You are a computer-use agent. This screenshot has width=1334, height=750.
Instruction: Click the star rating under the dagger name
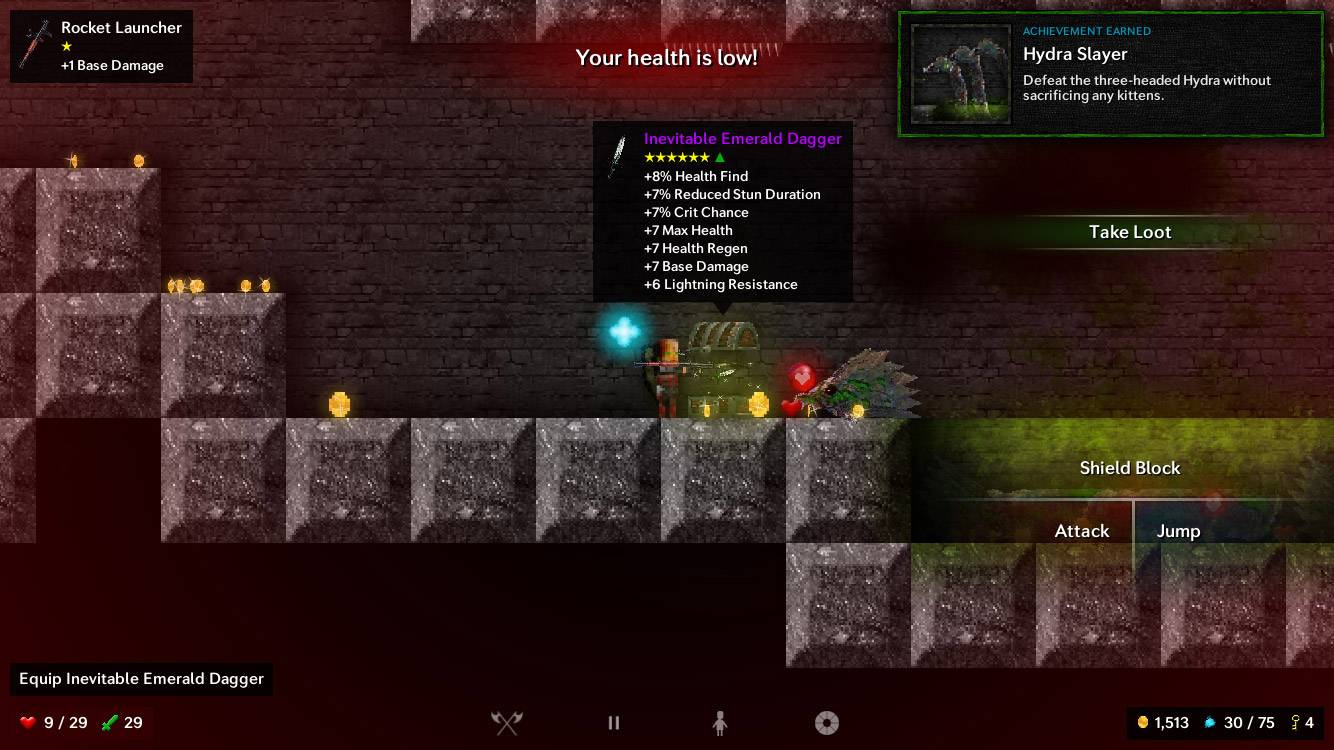click(678, 157)
